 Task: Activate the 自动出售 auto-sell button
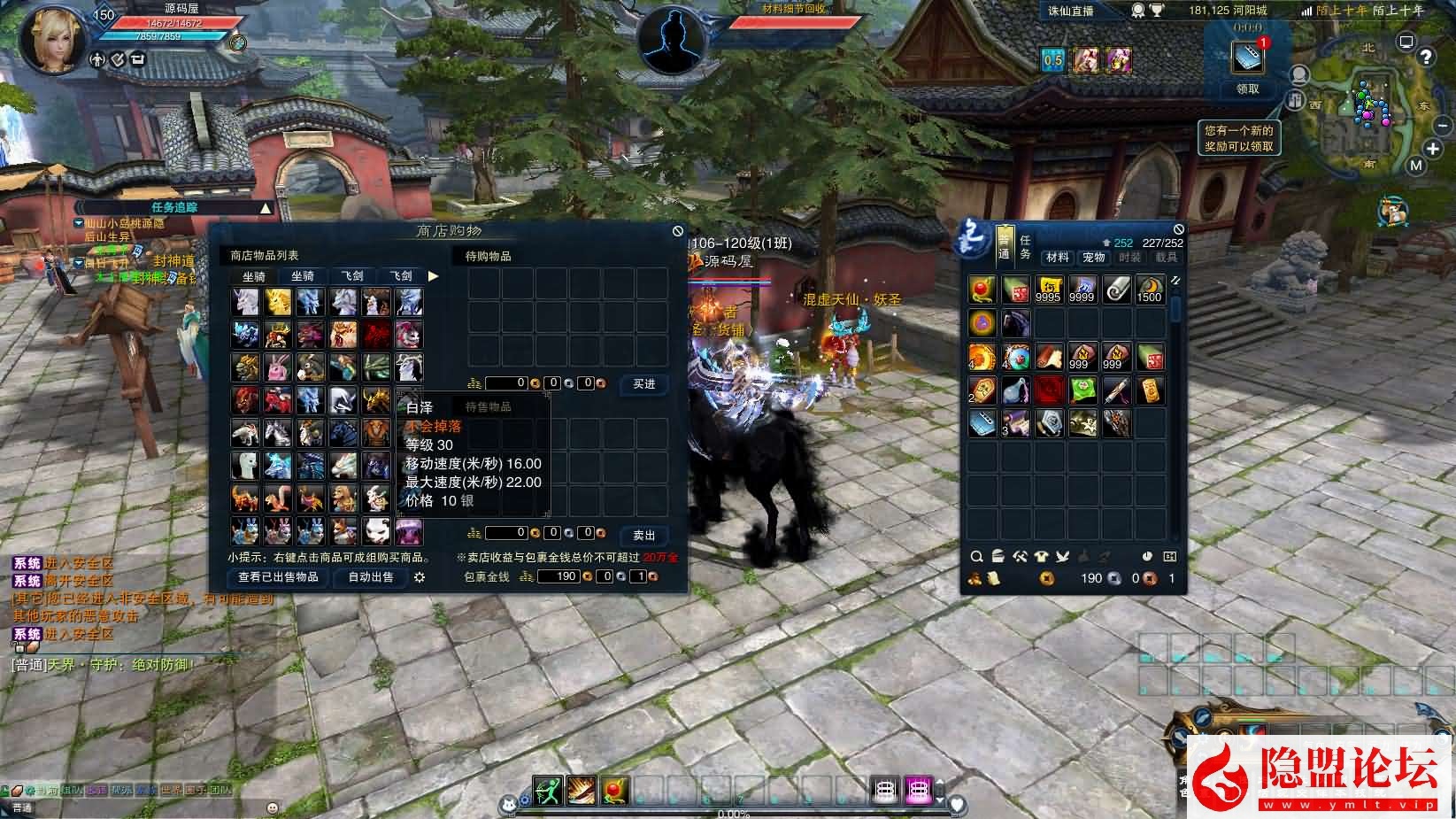(x=371, y=577)
